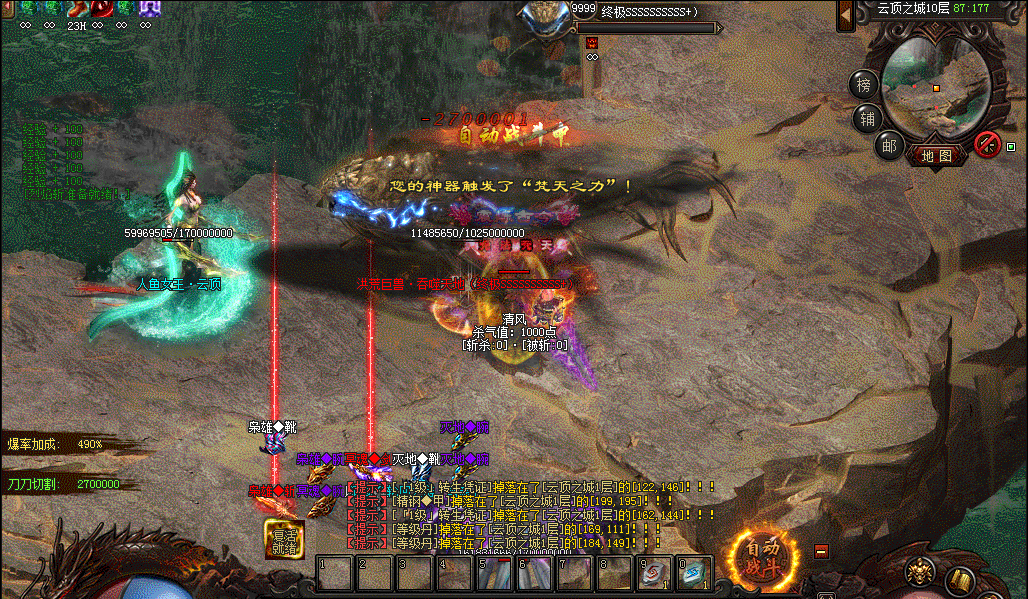Viewport: 1028px width, 599px height.
Task: Toggle the red muted-sound icon
Action: pos(988,144)
